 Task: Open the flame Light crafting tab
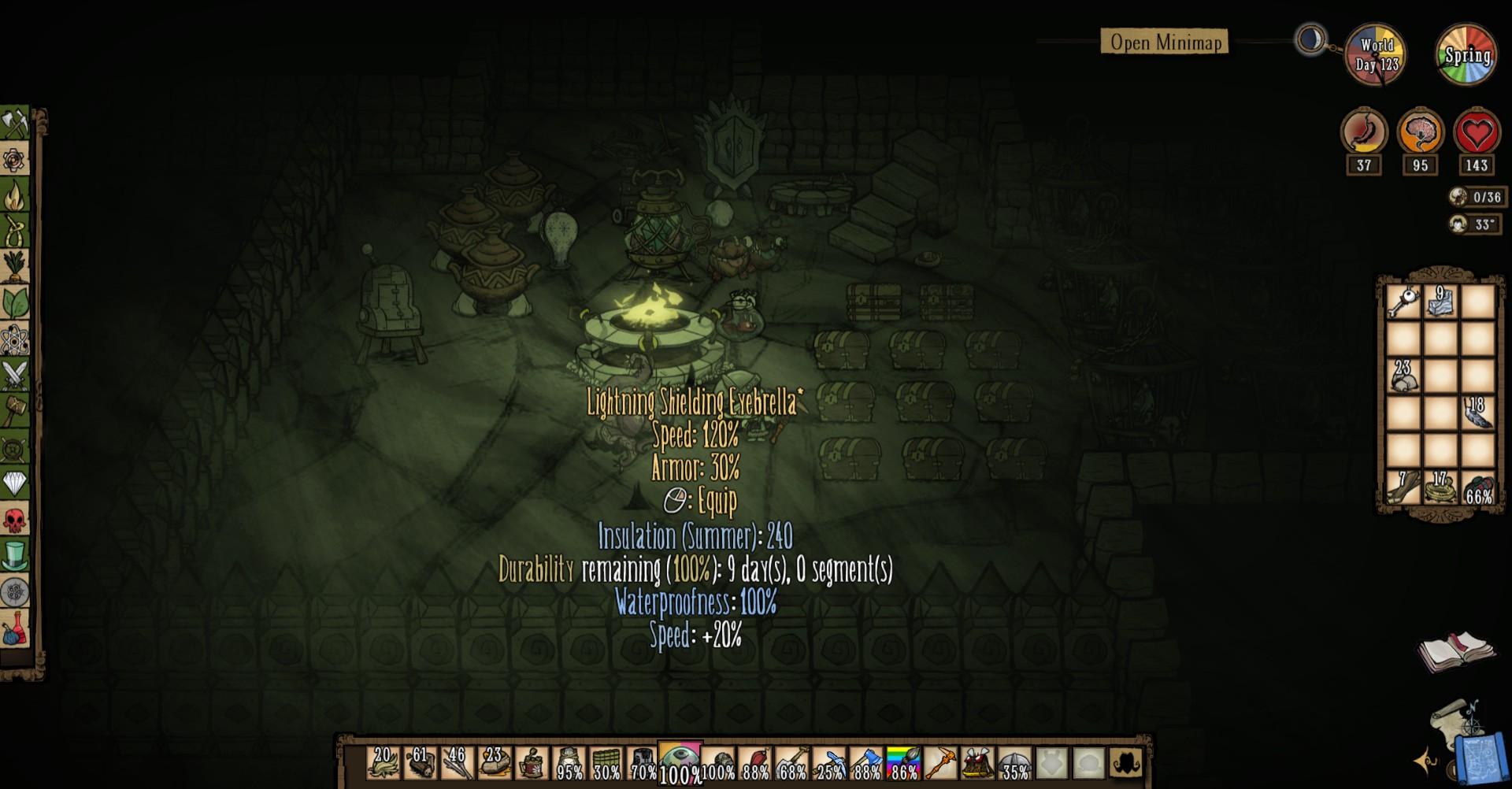[15, 195]
